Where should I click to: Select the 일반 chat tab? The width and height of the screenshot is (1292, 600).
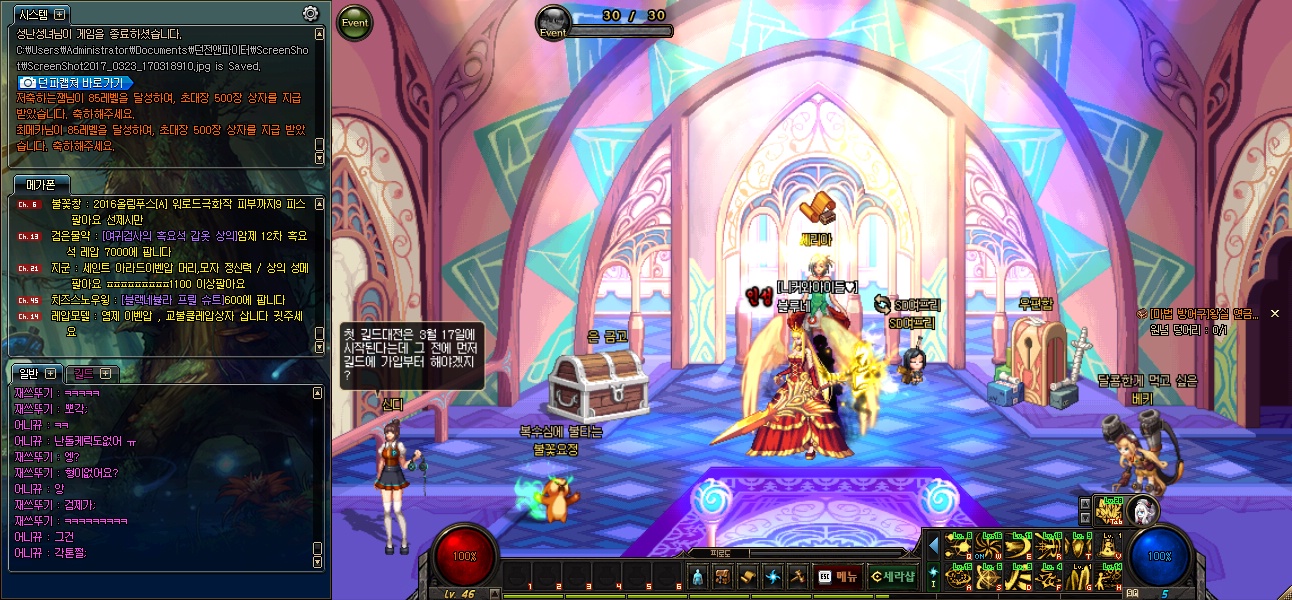(x=28, y=373)
